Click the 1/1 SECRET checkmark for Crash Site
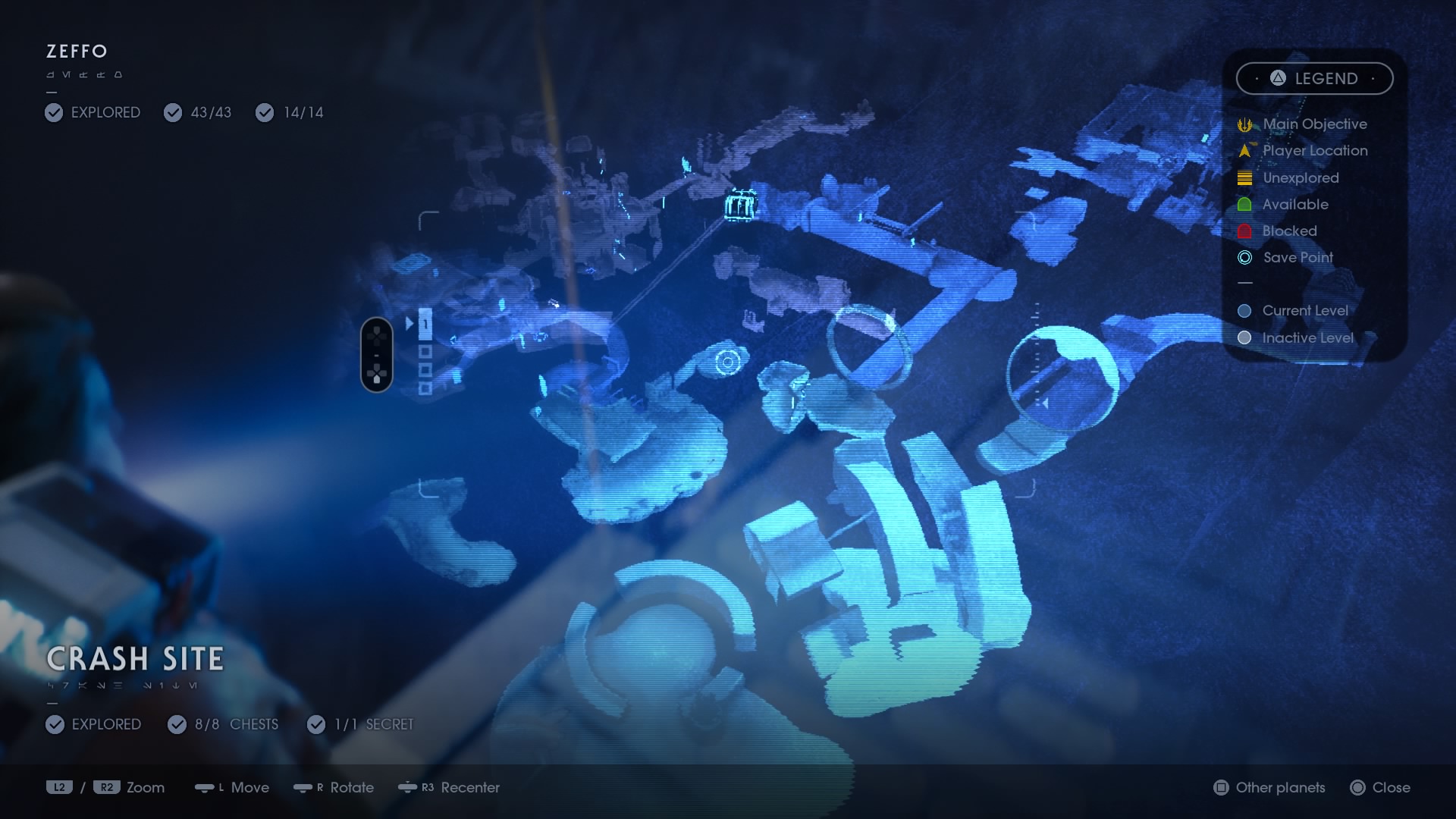This screenshot has width=1456, height=819. [x=315, y=724]
